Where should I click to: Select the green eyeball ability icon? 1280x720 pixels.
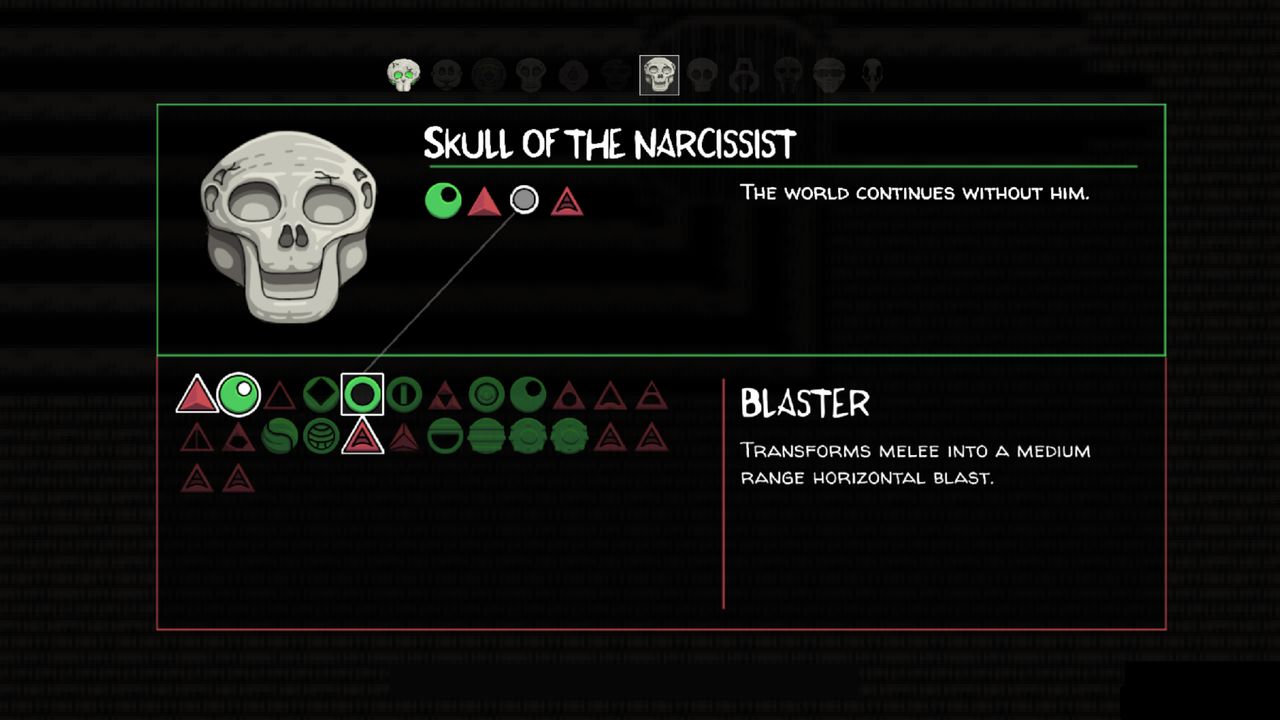(x=240, y=393)
